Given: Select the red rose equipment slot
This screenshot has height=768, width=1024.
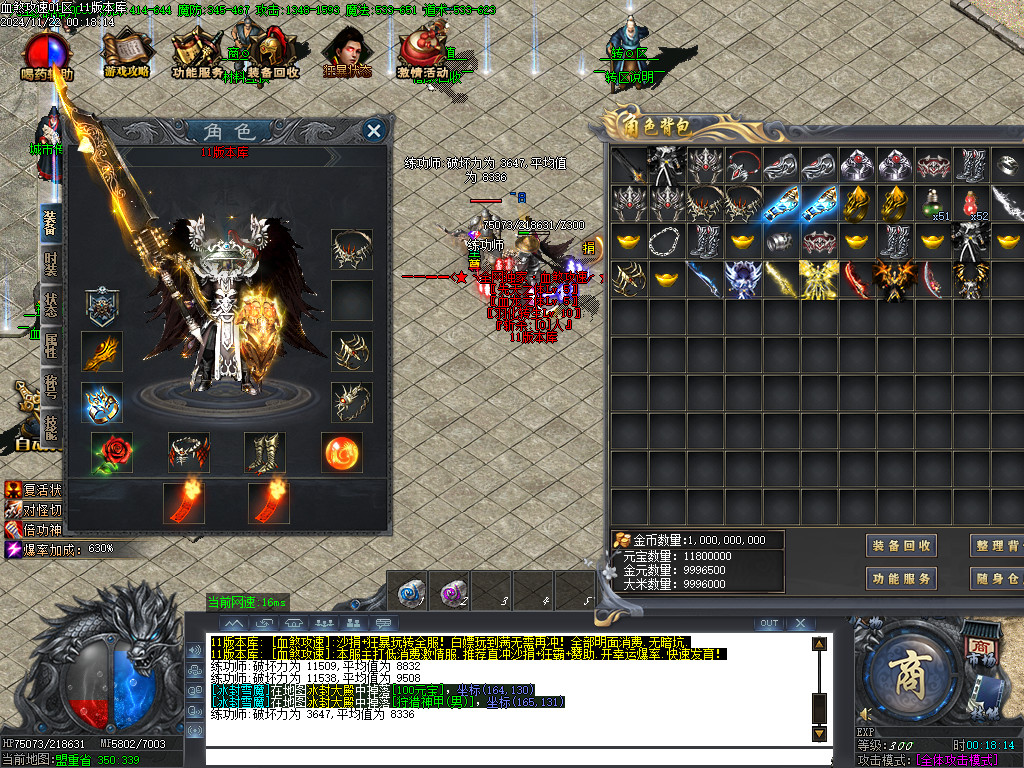Looking at the screenshot, I should [x=112, y=453].
